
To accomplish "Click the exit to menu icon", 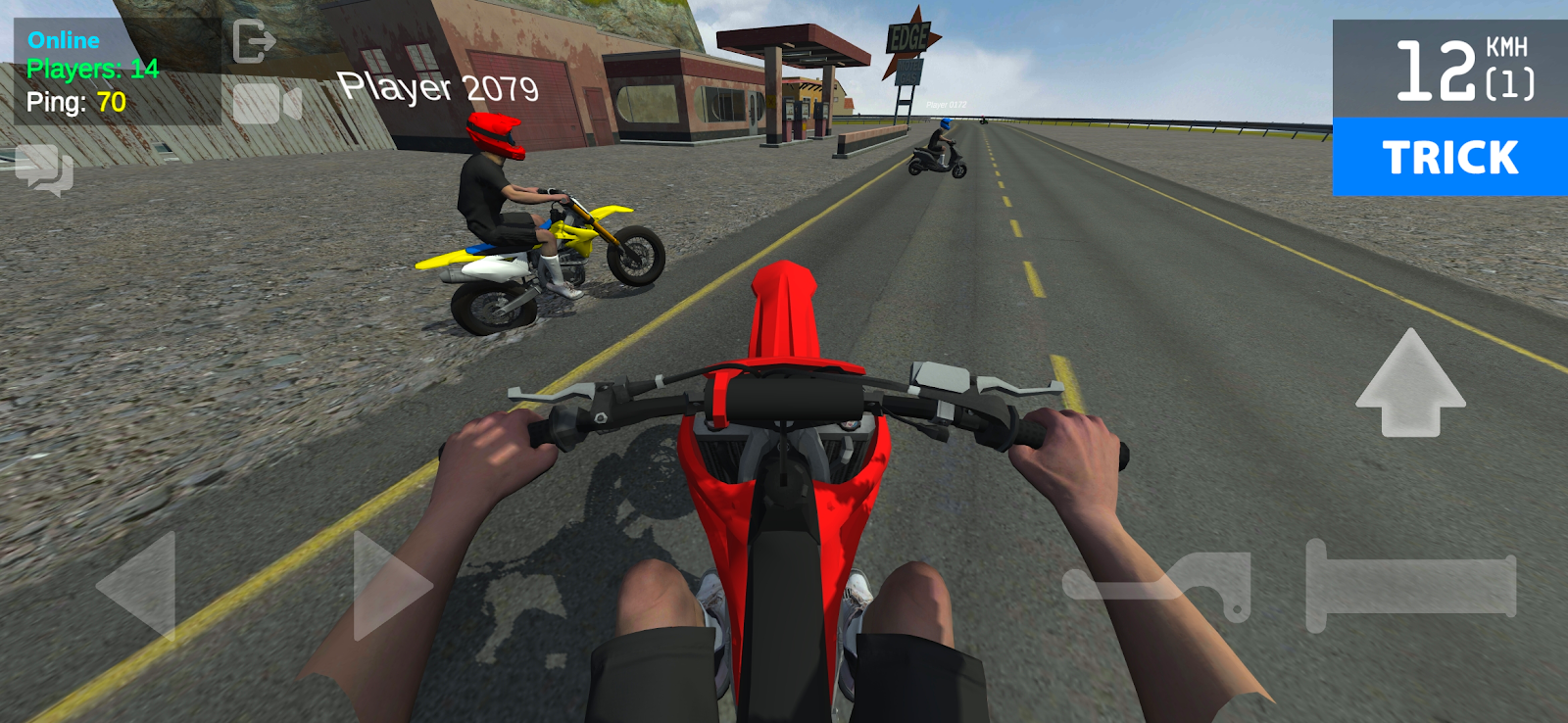I will [x=257, y=39].
